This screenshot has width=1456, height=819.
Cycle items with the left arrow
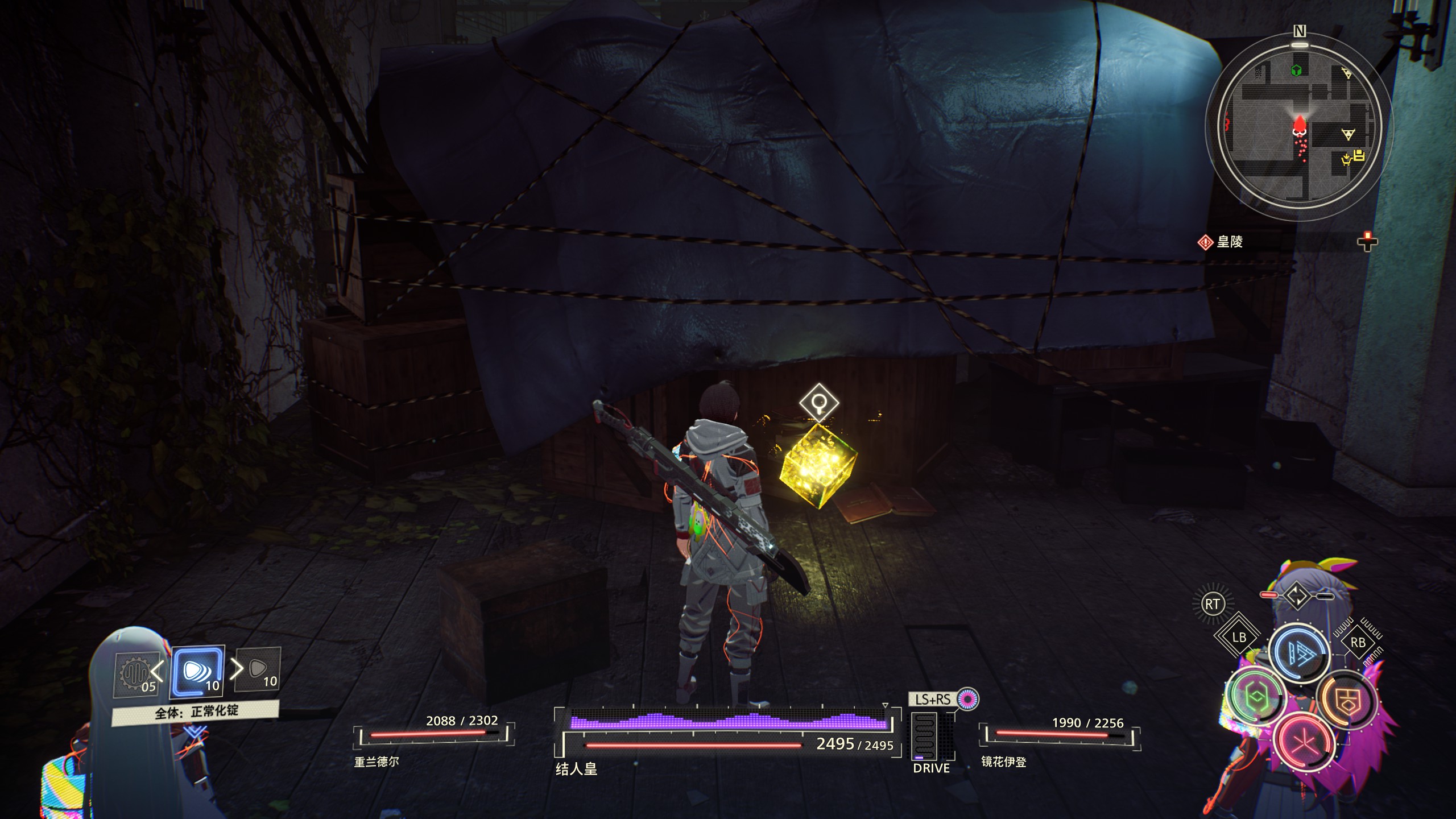point(158,670)
